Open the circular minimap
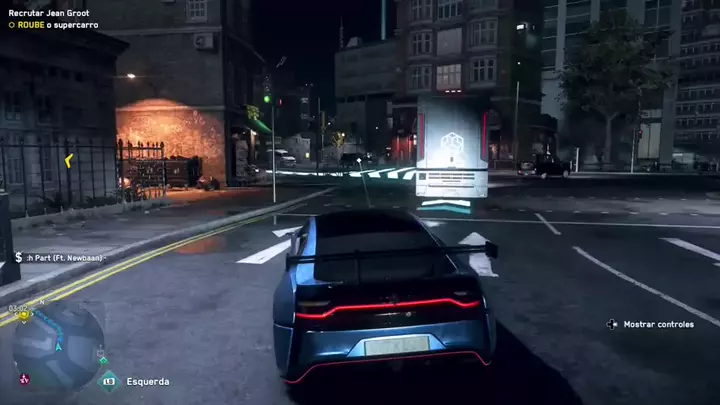This screenshot has width=720, height=405. (60, 343)
